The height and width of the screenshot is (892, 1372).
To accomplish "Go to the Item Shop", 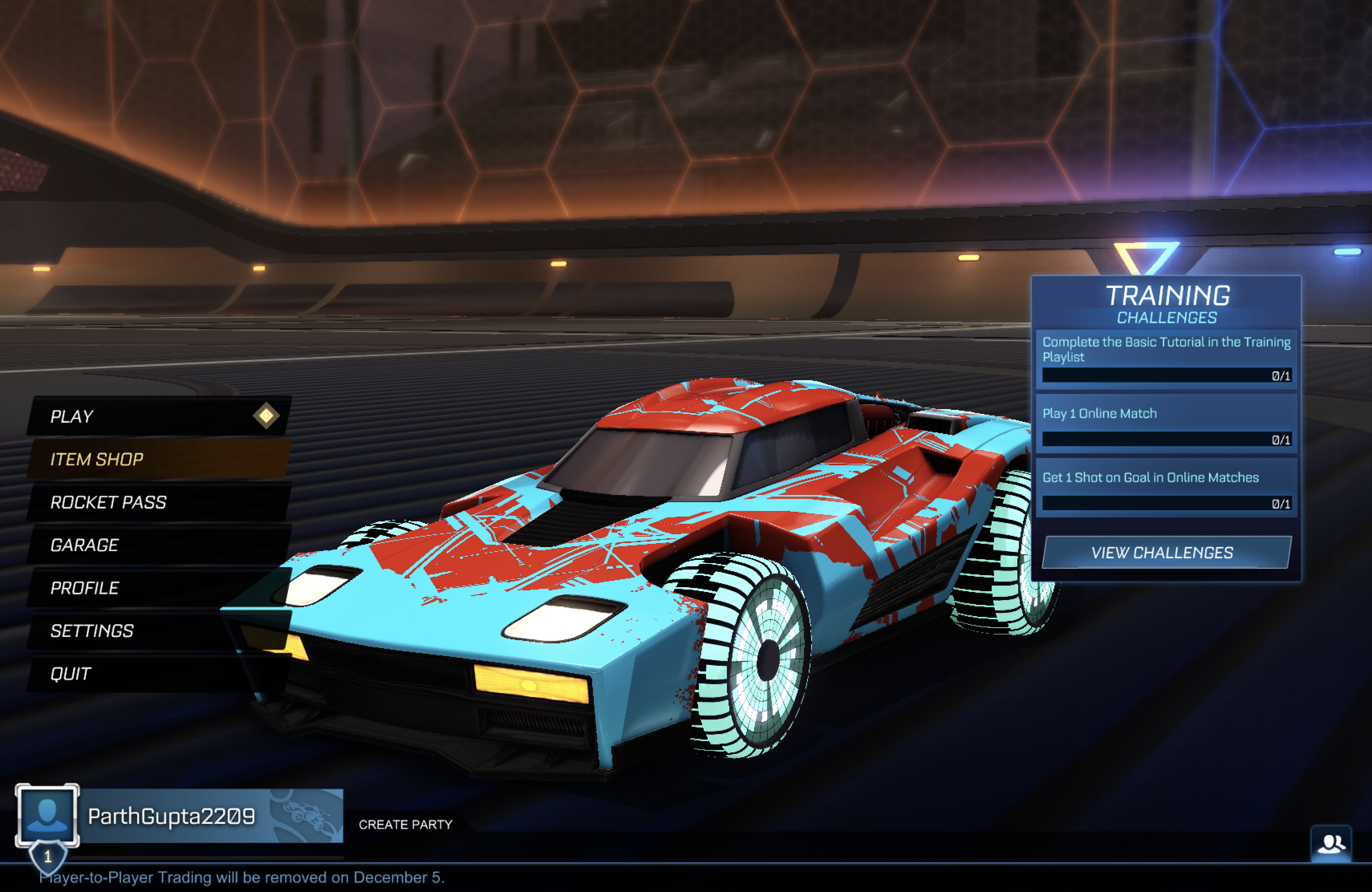I will [156, 459].
